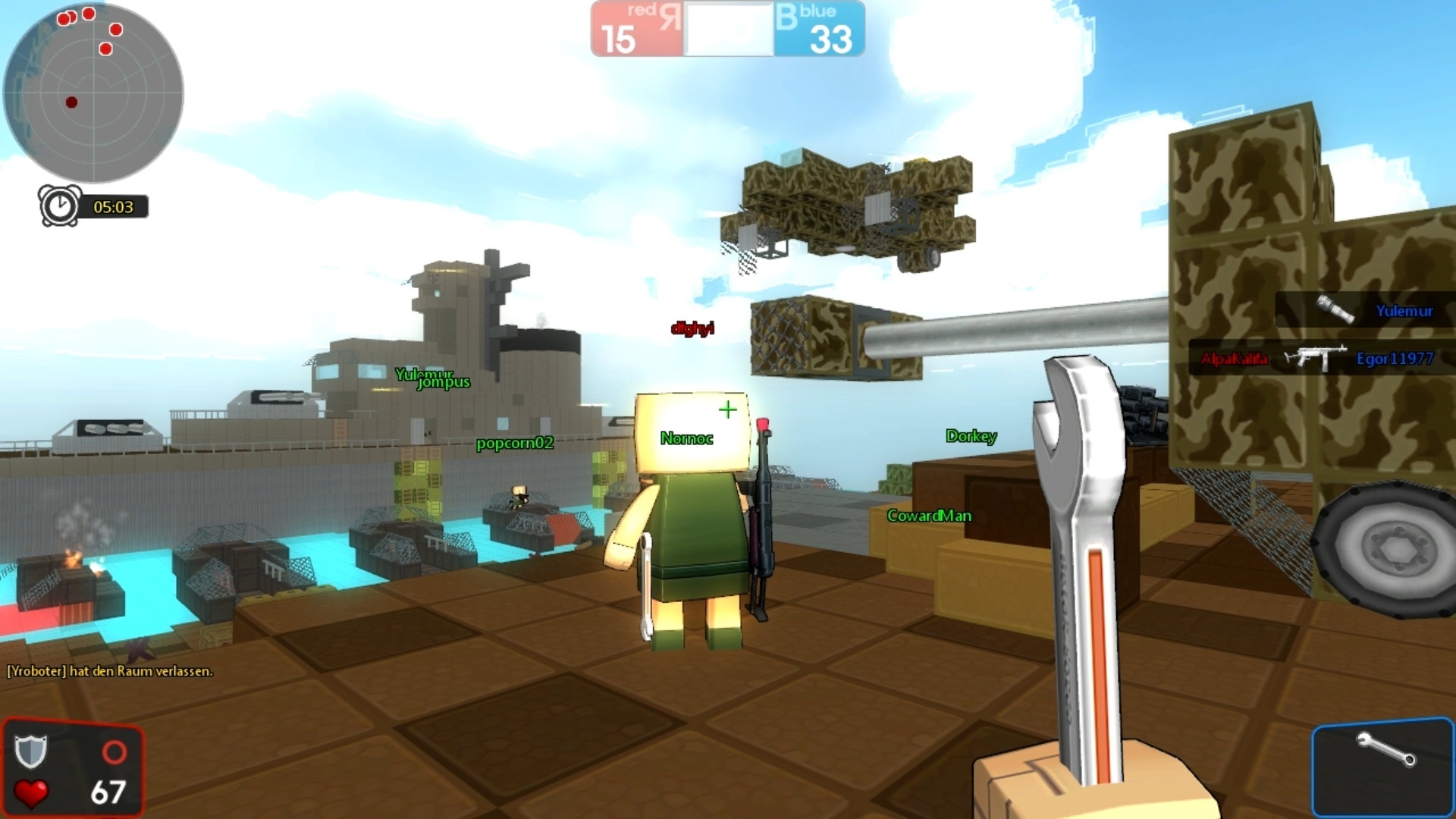This screenshot has height=819, width=1456.
Task: Toggle the radar minimap display
Action: point(95,91)
